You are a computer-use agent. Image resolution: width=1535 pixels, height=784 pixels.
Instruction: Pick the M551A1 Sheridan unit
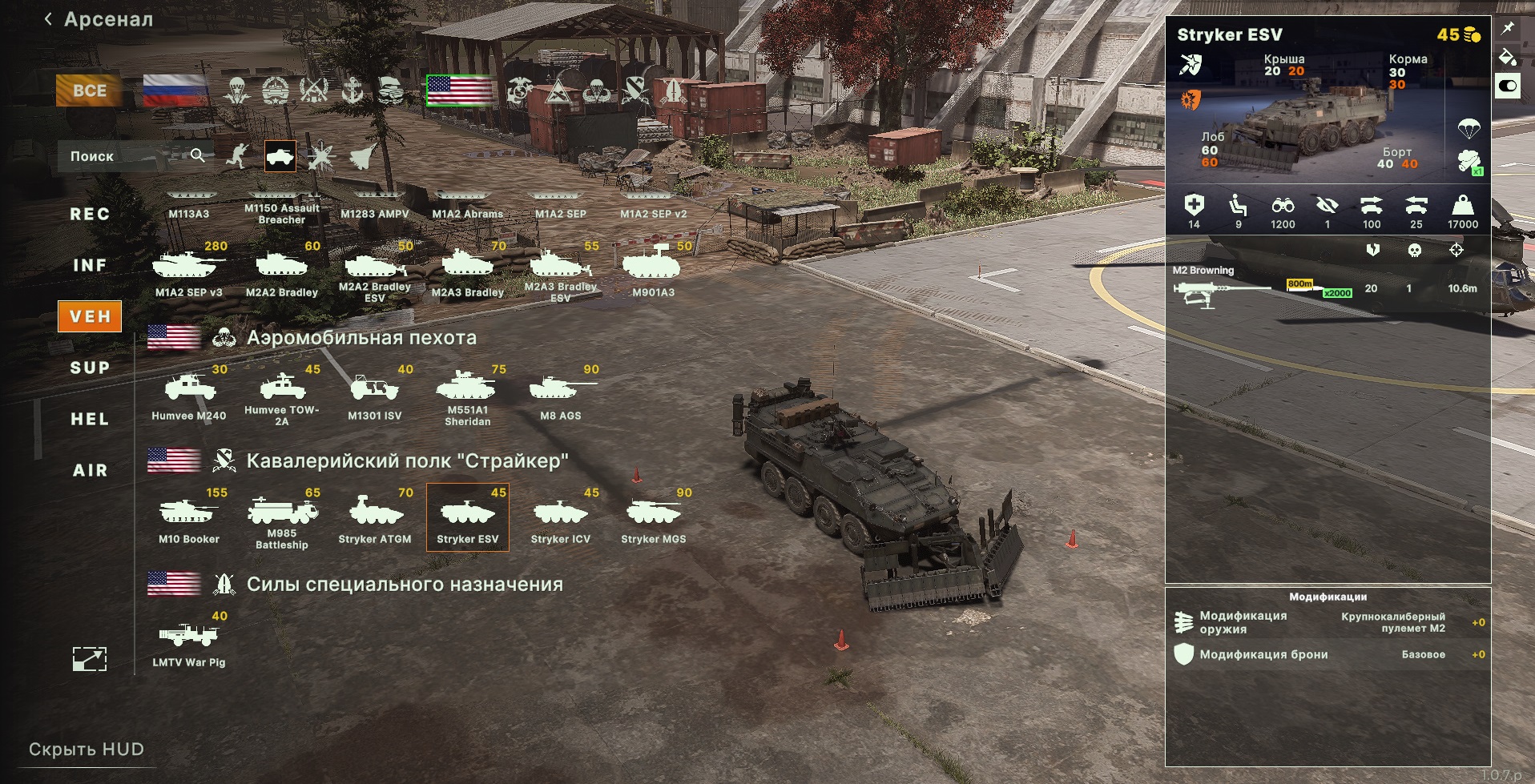tap(467, 394)
